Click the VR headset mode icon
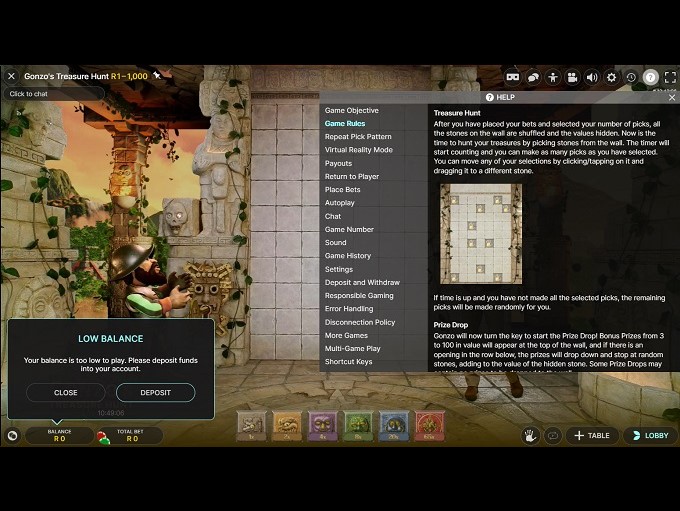This screenshot has height=511, width=680. [x=513, y=77]
